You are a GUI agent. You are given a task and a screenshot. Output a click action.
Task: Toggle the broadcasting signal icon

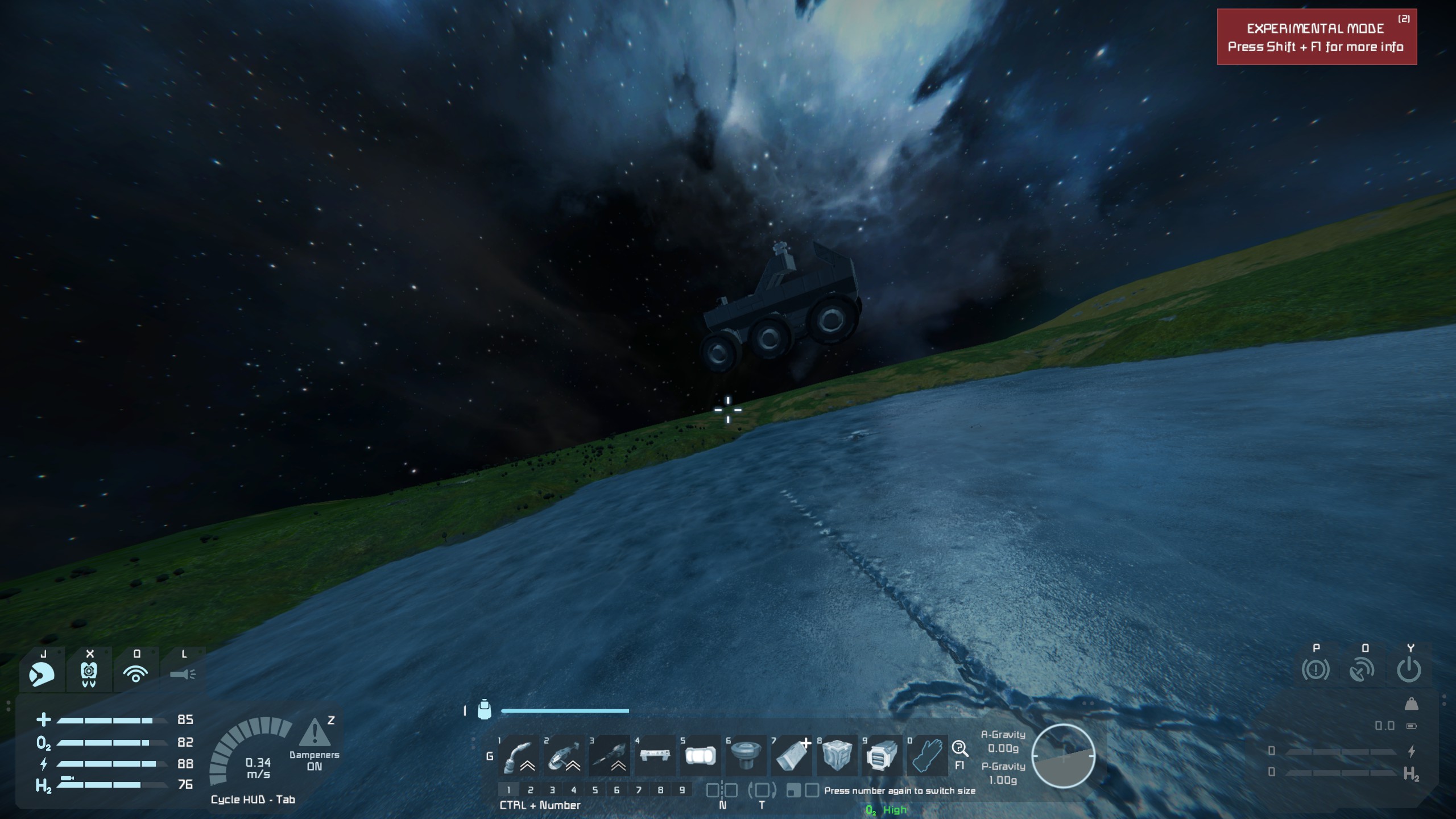click(x=136, y=674)
